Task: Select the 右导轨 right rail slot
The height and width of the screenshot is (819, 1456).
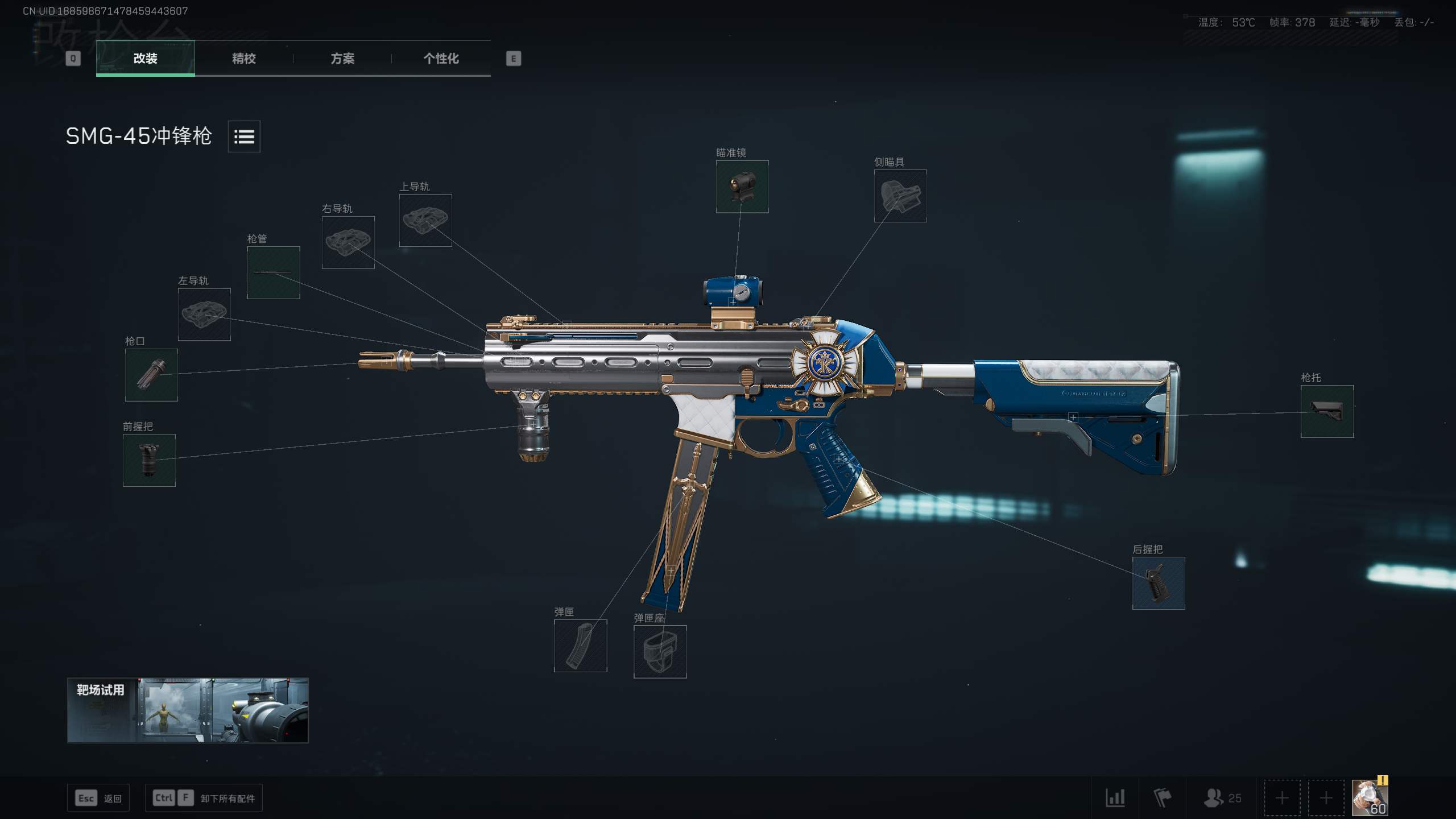Action: pyautogui.click(x=348, y=242)
